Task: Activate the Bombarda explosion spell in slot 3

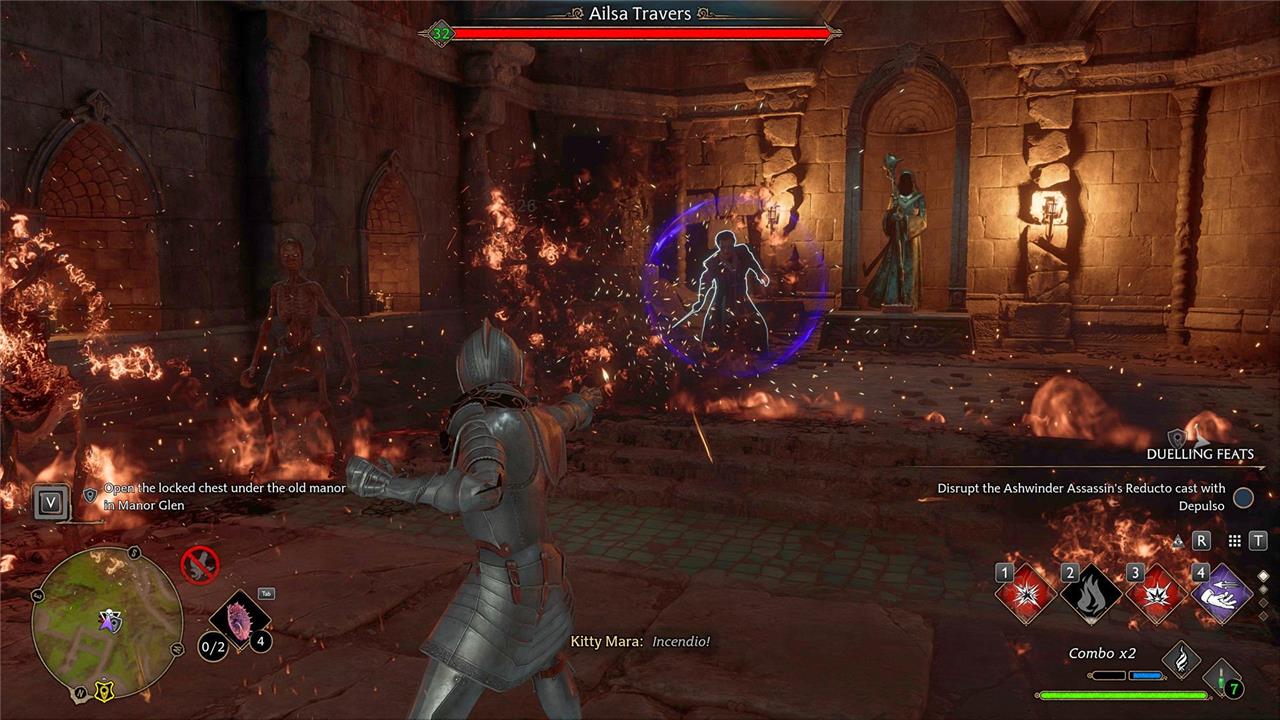Action: coord(1156,594)
